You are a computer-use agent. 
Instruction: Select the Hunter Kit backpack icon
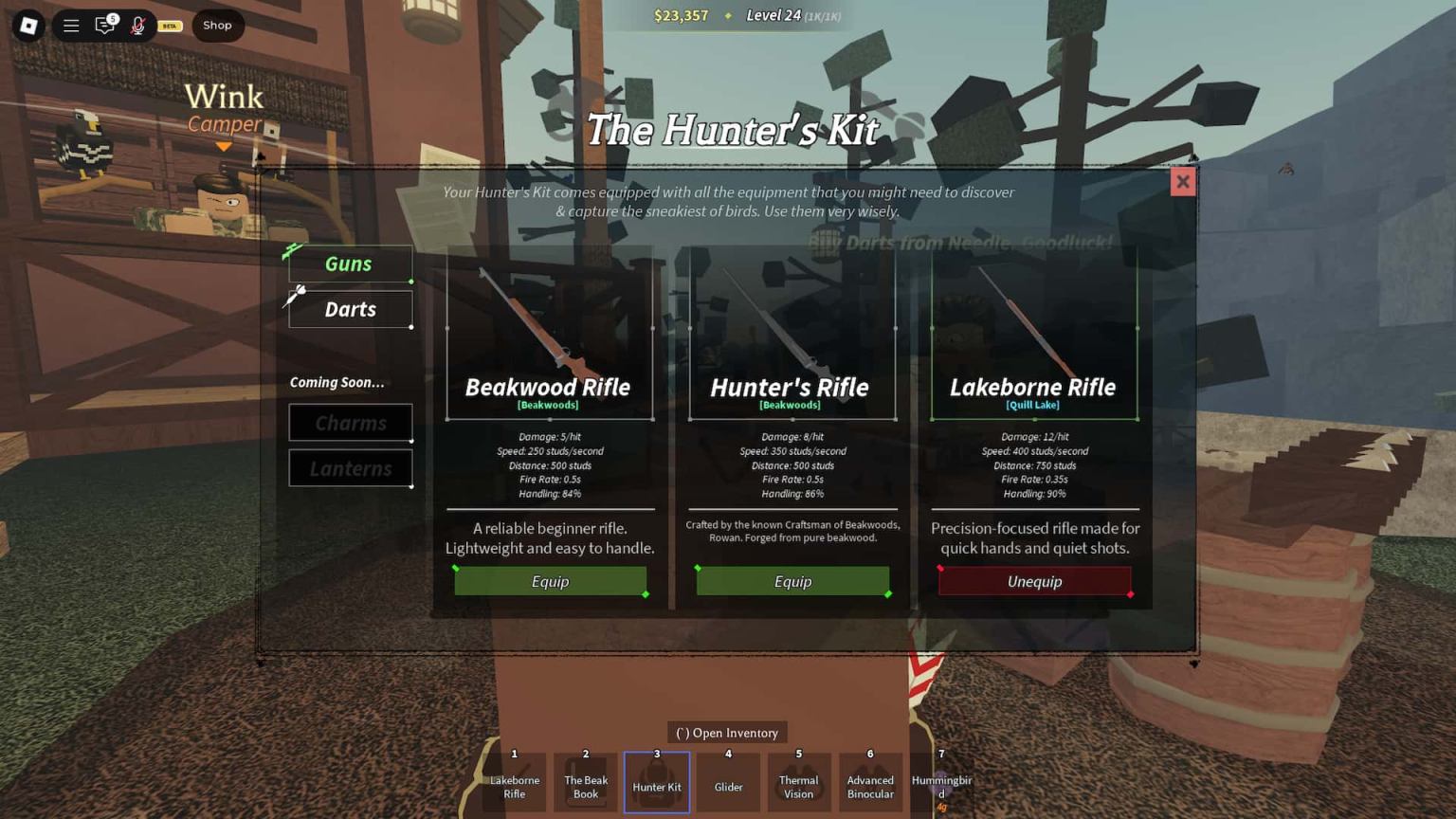(656, 782)
